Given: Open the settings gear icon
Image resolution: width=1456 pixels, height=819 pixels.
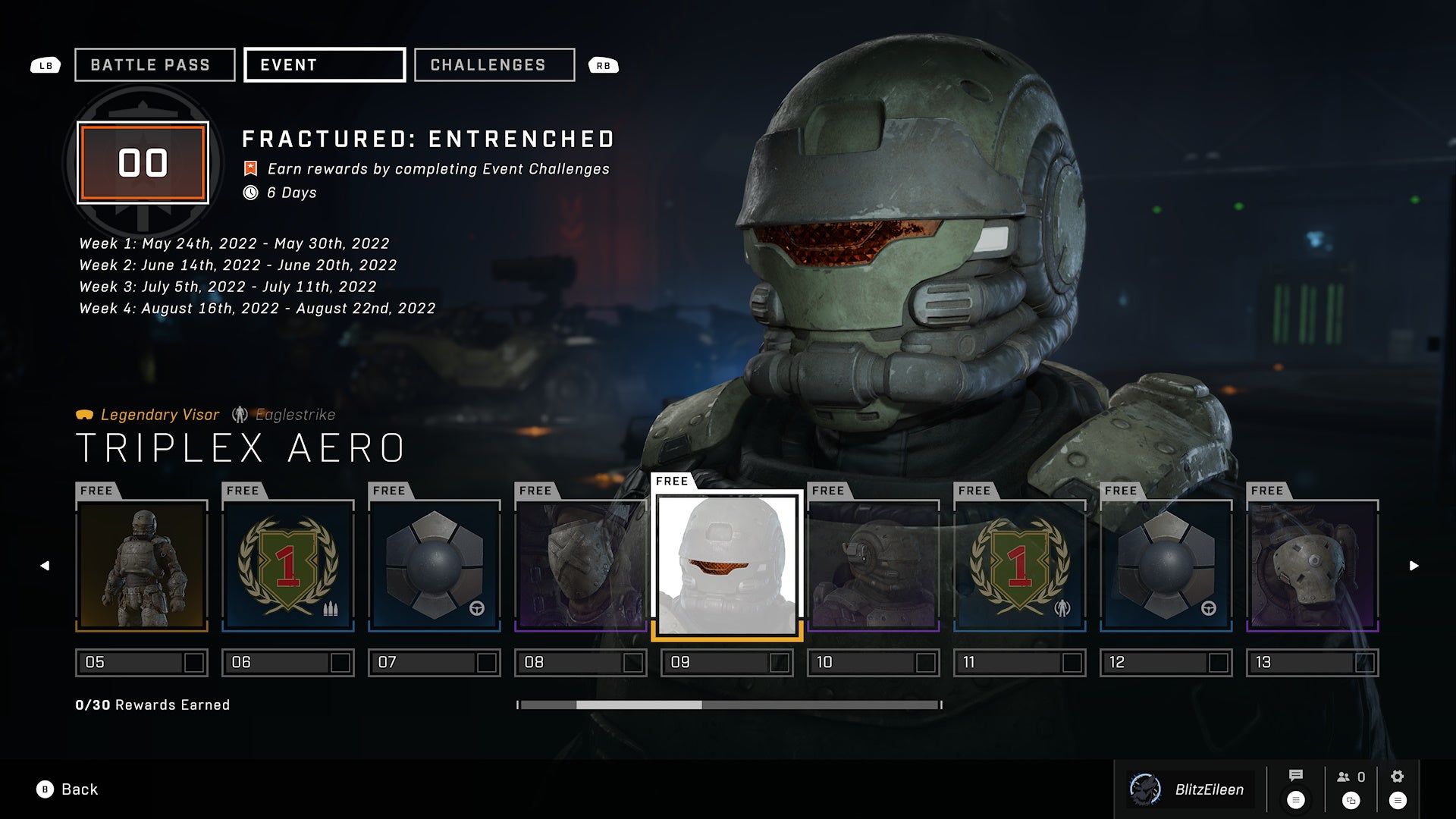Looking at the screenshot, I should point(1398,777).
